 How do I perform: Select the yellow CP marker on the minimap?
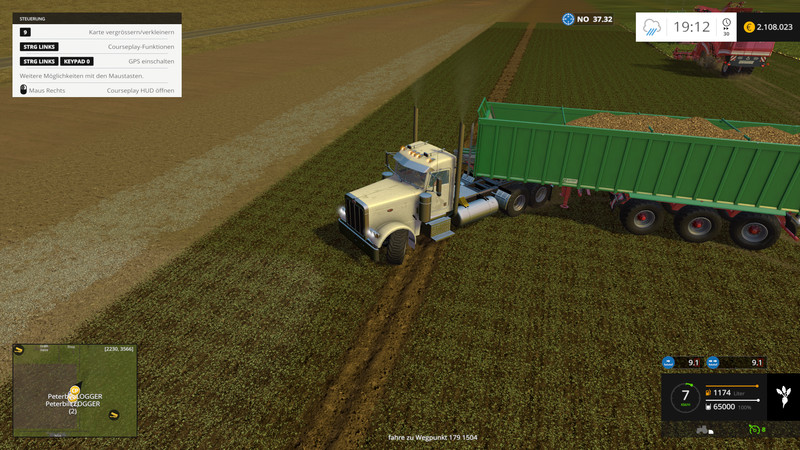tap(74, 391)
